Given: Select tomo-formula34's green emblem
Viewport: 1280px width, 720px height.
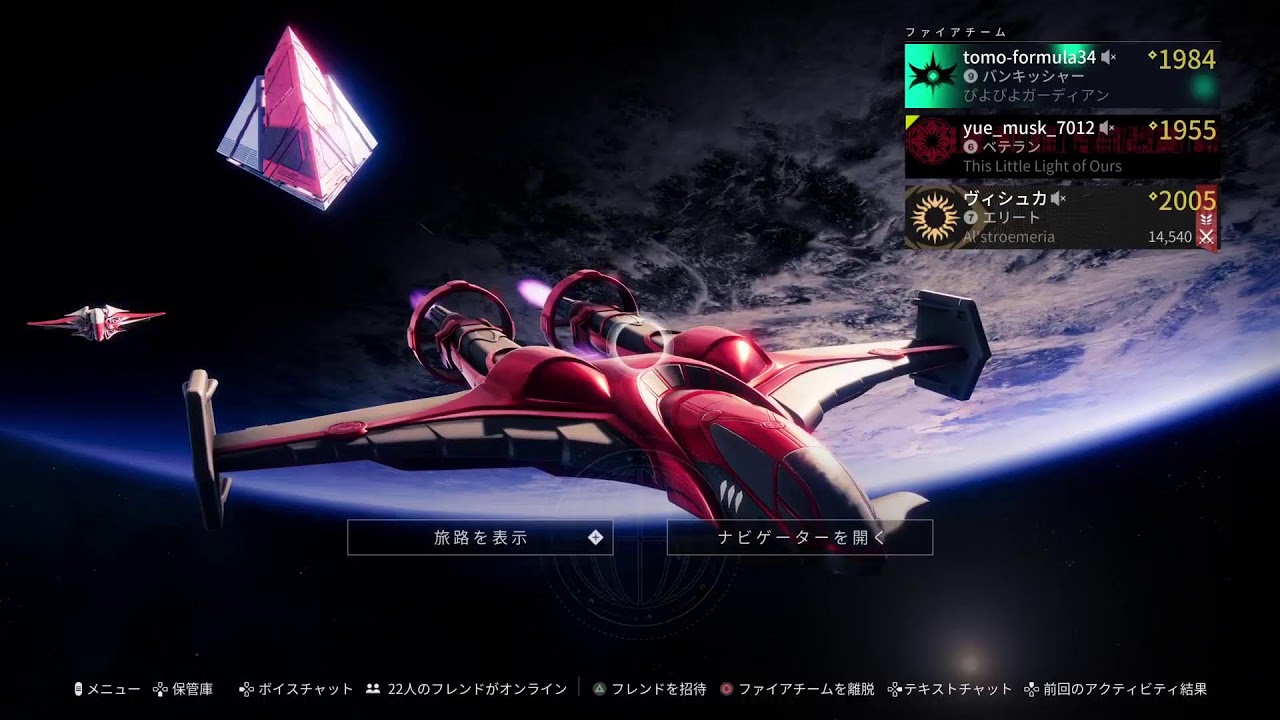Looking at the screenshot, I should tap(932, 74).
